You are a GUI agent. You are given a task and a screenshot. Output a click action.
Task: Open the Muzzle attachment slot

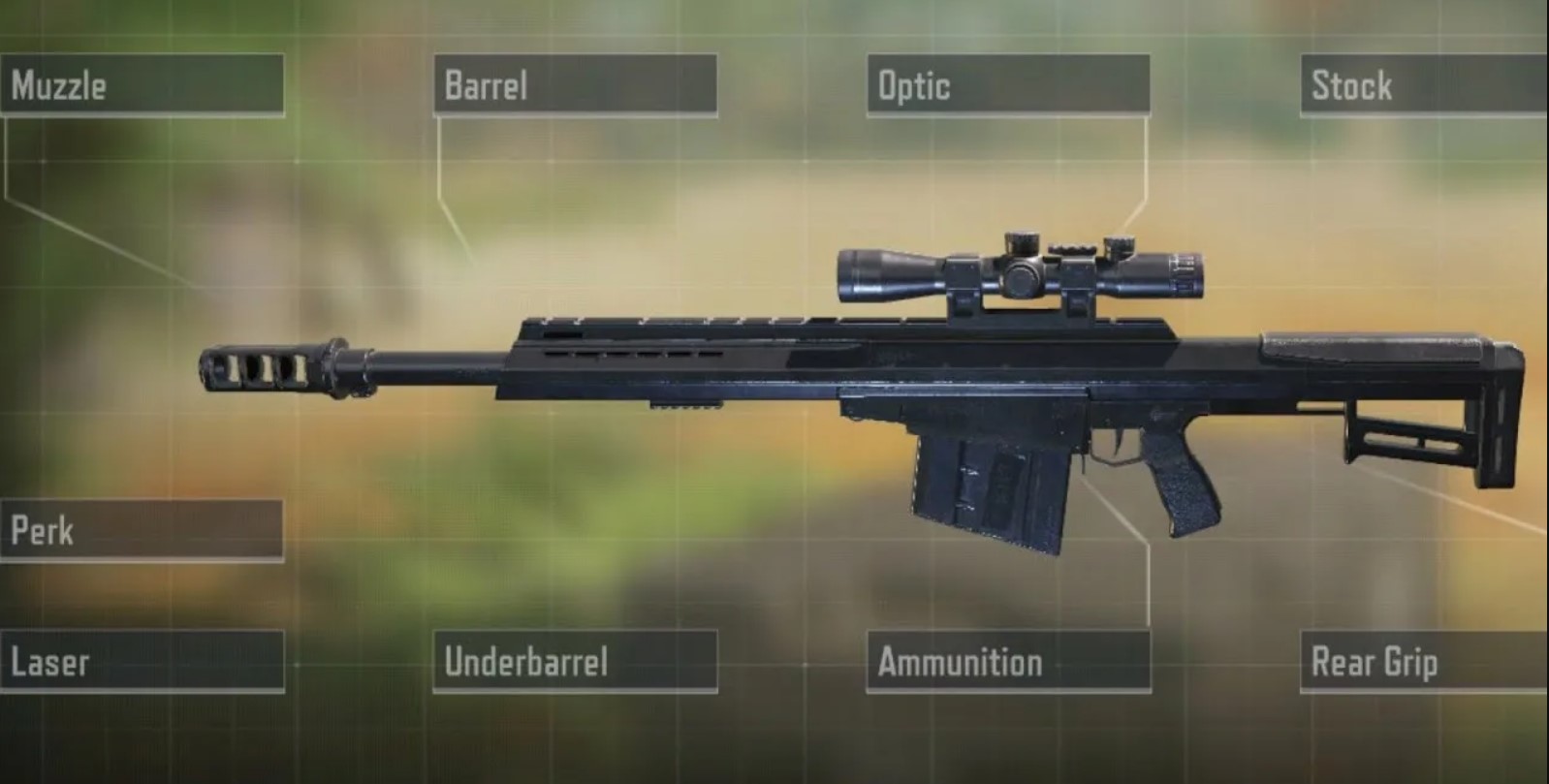142,85
